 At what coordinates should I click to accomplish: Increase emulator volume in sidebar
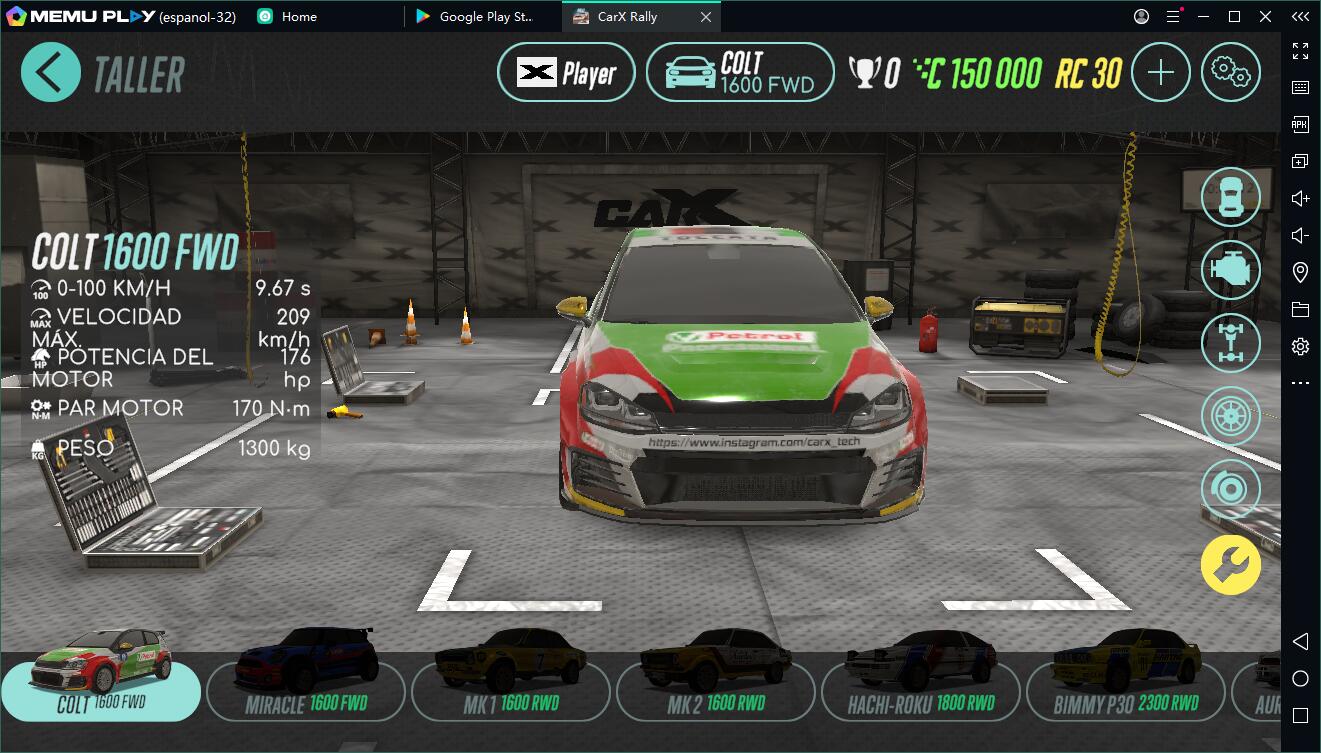point(1299,197)
